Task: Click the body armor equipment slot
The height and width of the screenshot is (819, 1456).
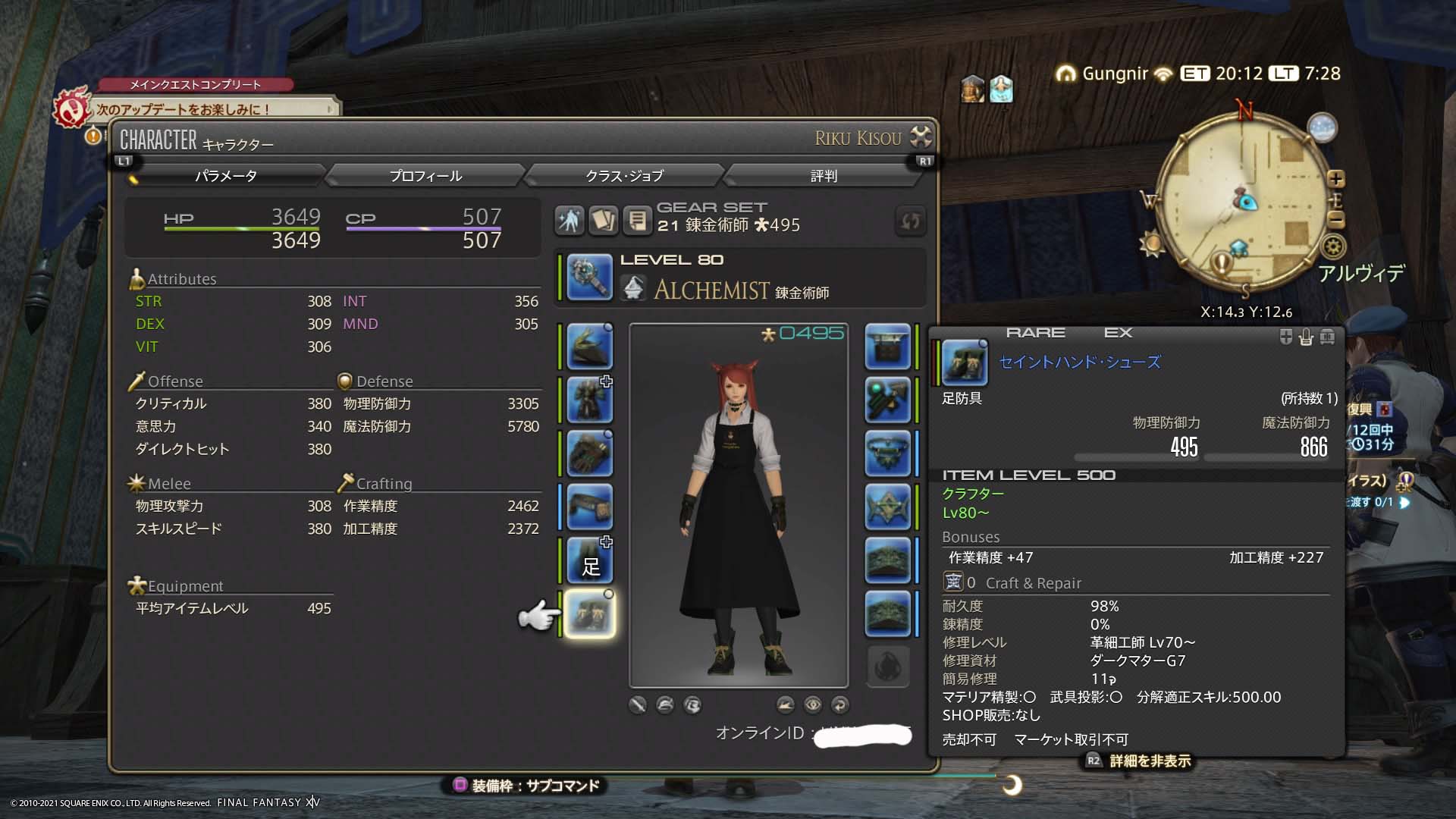Action: click(589, 400)
